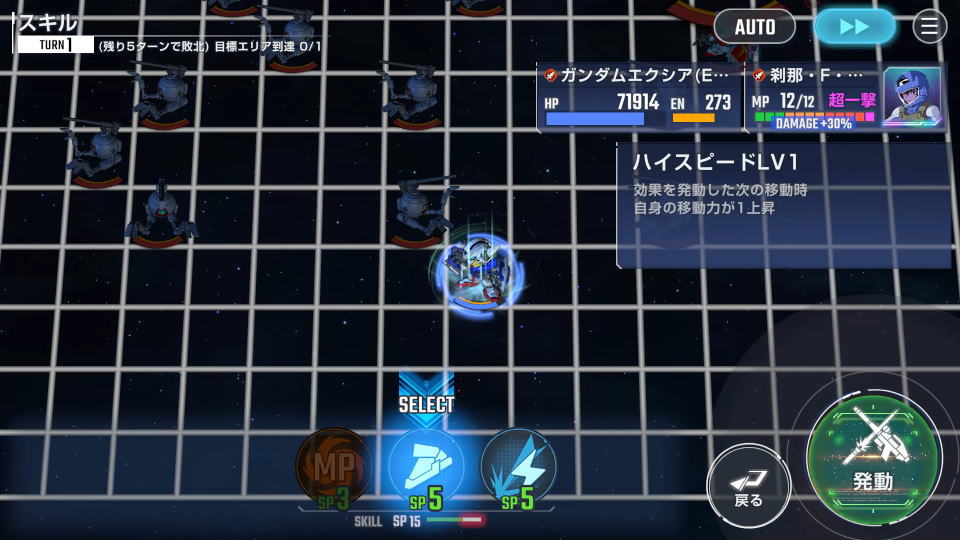Select the MP recovery skill icon

click(x=333, y=467)
